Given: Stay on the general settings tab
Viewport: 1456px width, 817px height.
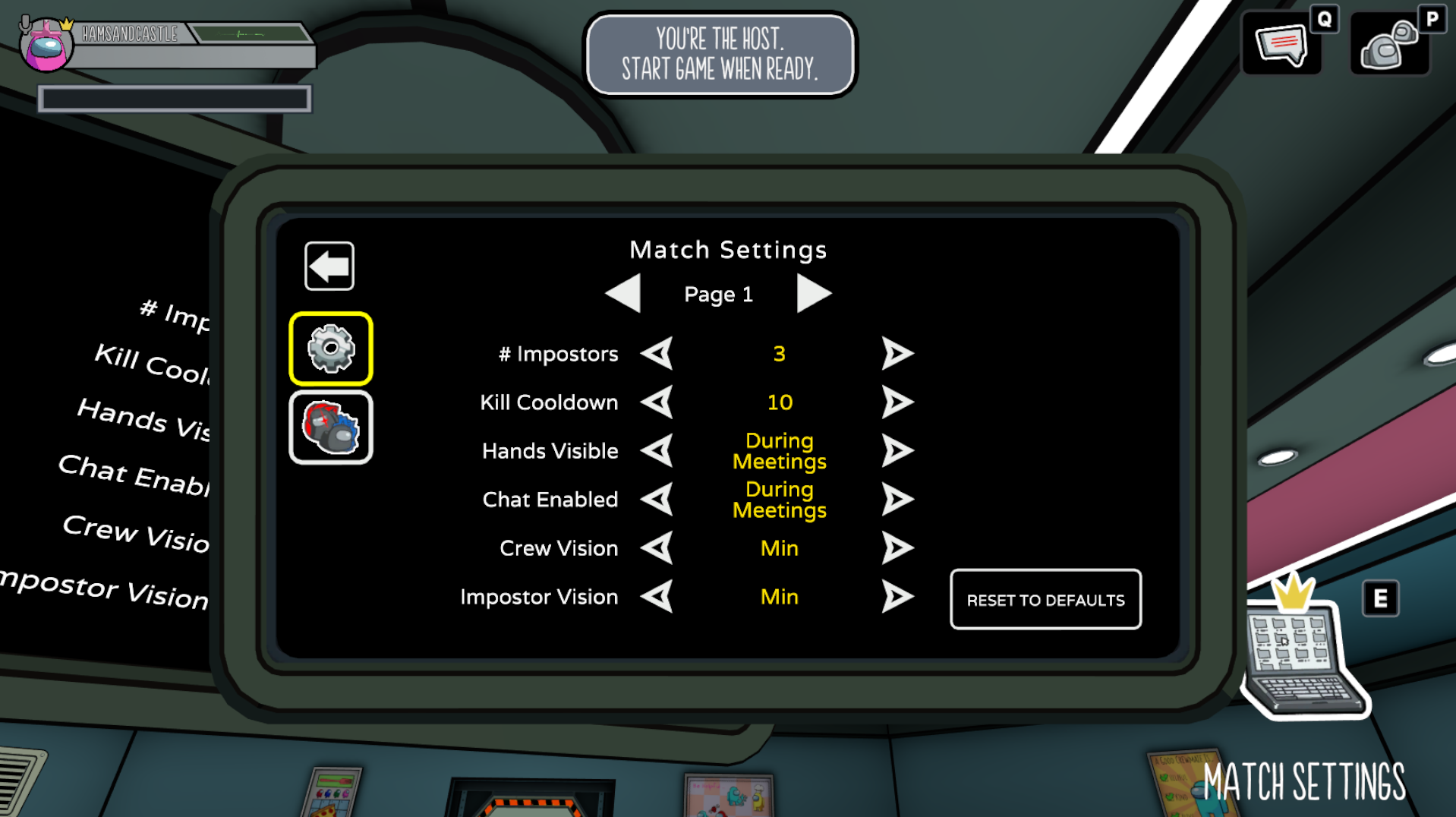Looking at the screenshot, I should click(331, 346).
